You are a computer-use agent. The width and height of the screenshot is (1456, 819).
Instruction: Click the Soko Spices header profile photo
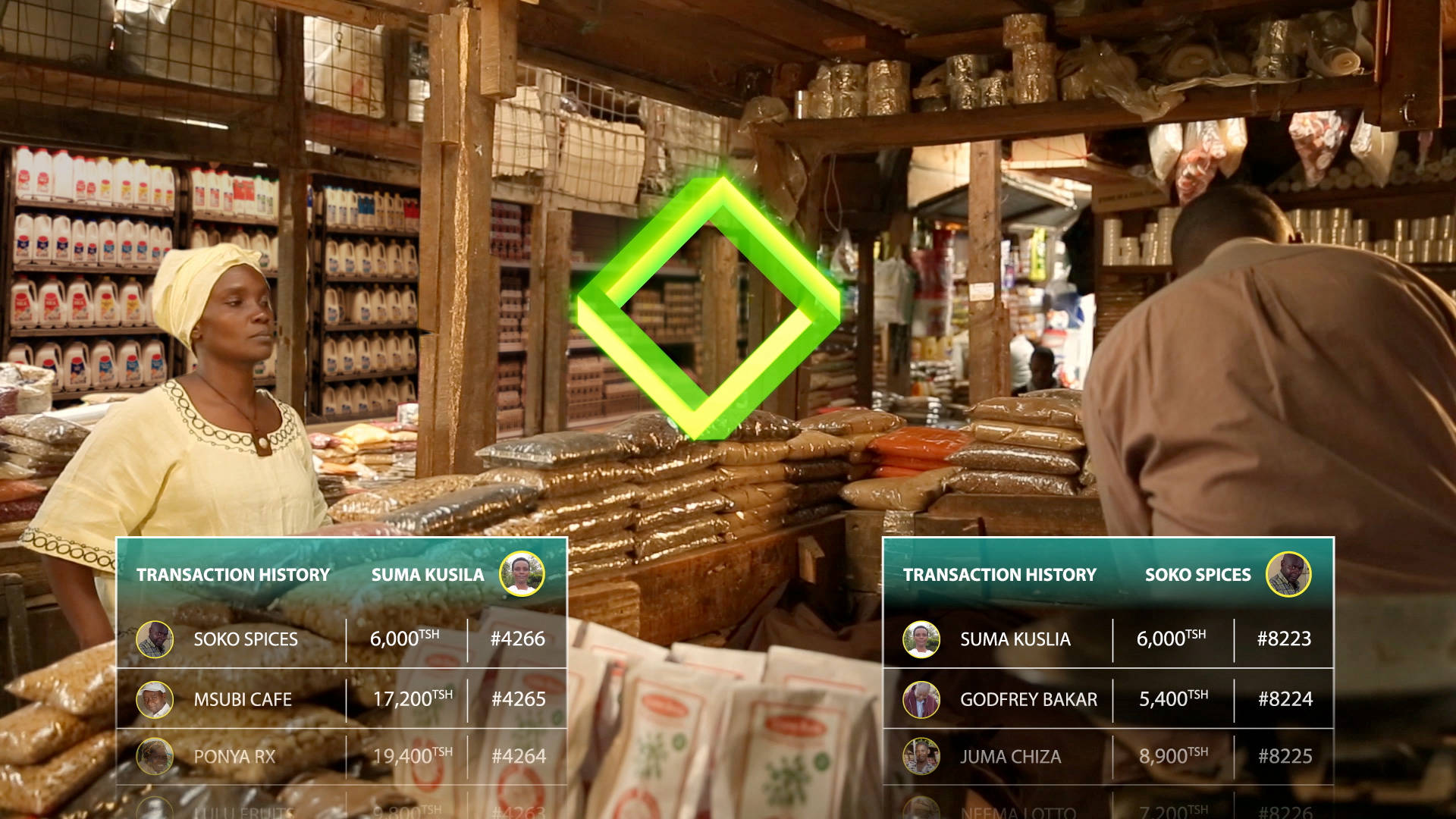[1288, 574]
